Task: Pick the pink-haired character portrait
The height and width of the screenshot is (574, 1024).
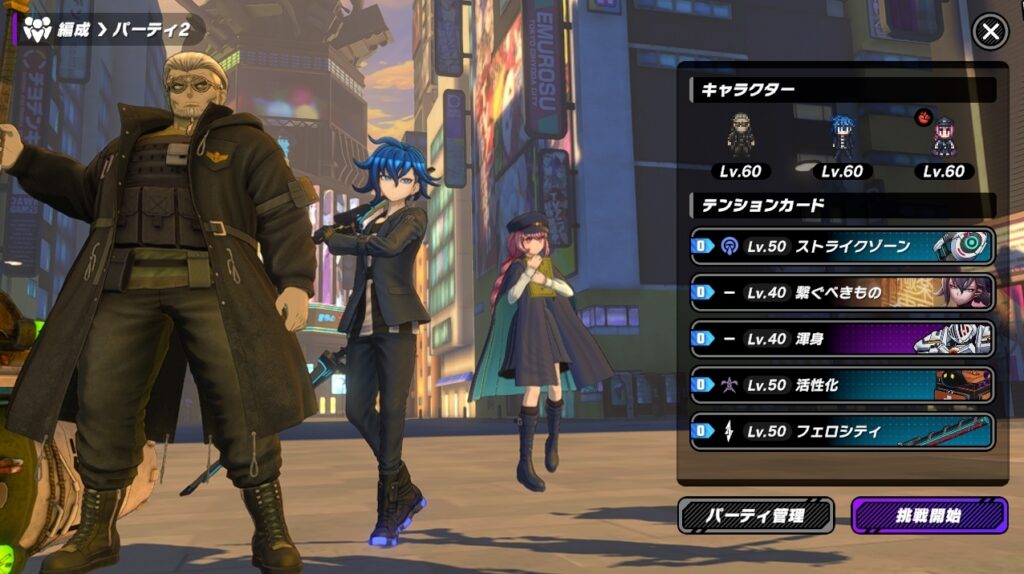Action: click(x=942, y=137)
